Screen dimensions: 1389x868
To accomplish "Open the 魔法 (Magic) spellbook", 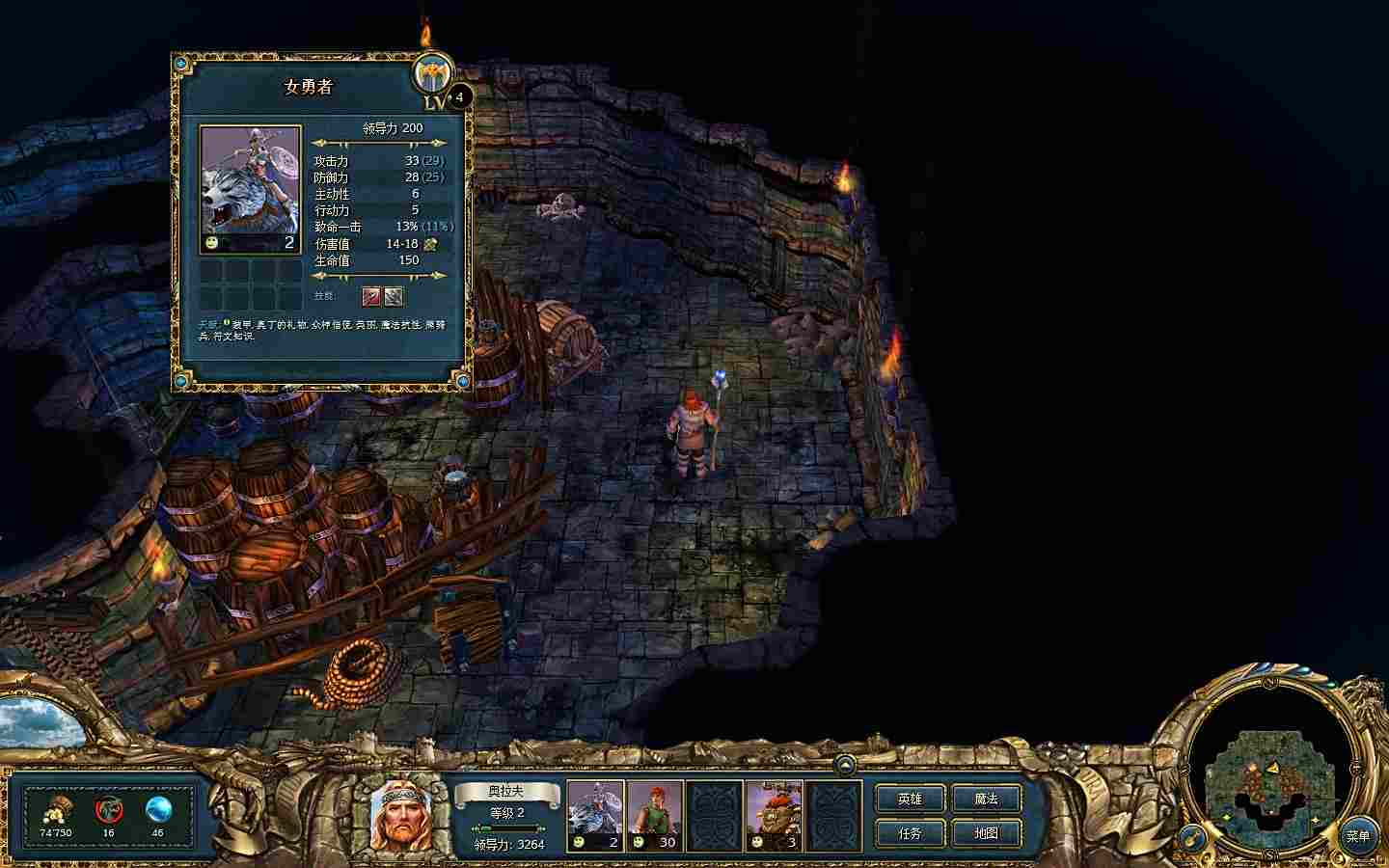I will click(986, 799).
